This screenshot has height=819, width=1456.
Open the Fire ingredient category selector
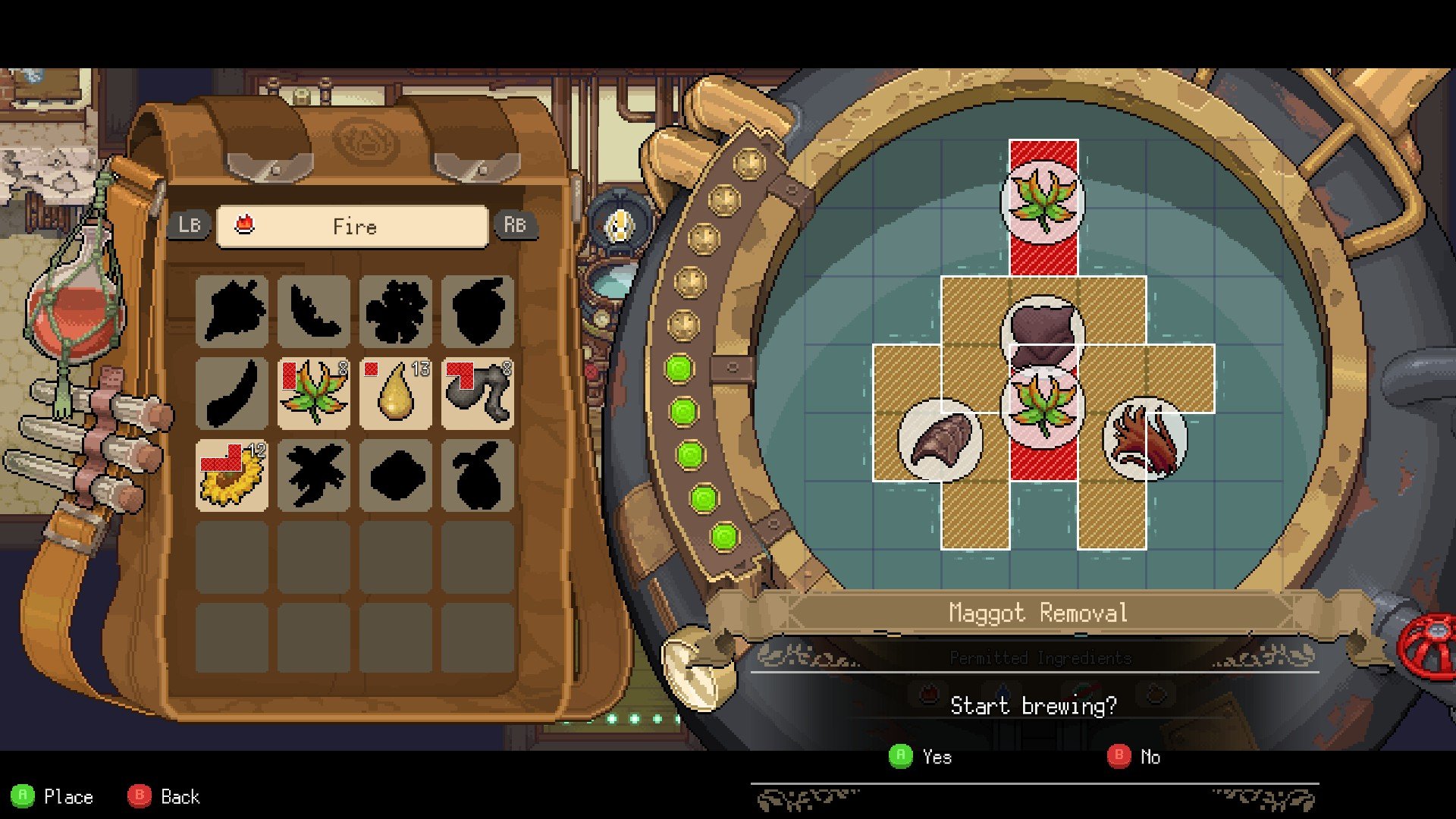coord(353,227)
